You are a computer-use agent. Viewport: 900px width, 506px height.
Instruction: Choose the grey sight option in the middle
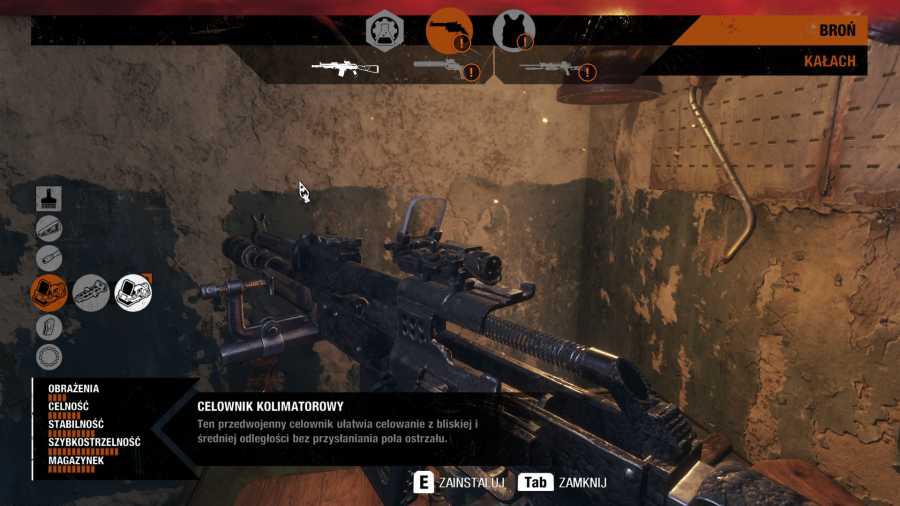click(91, 292)
